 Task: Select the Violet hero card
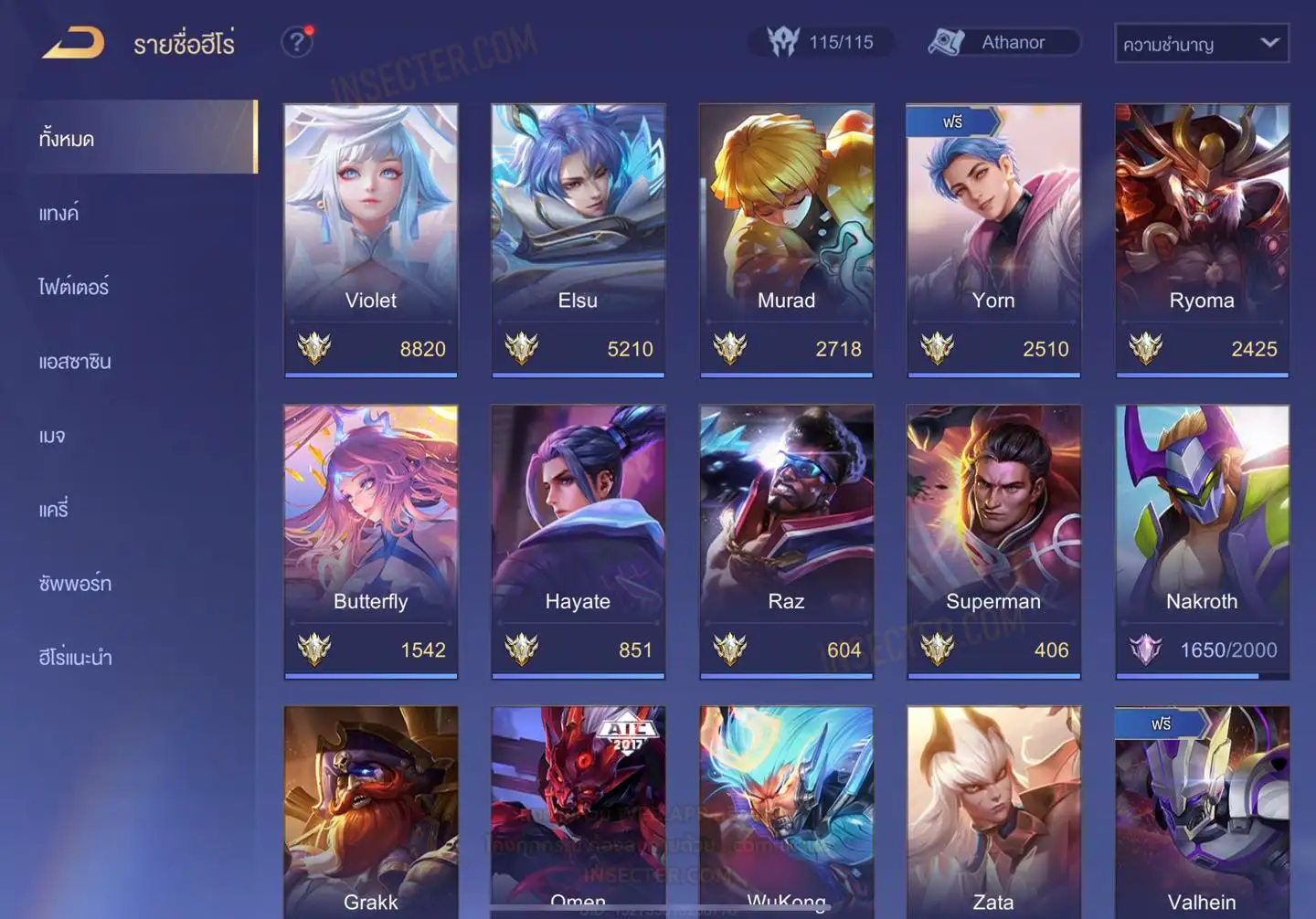coord(370,239)
